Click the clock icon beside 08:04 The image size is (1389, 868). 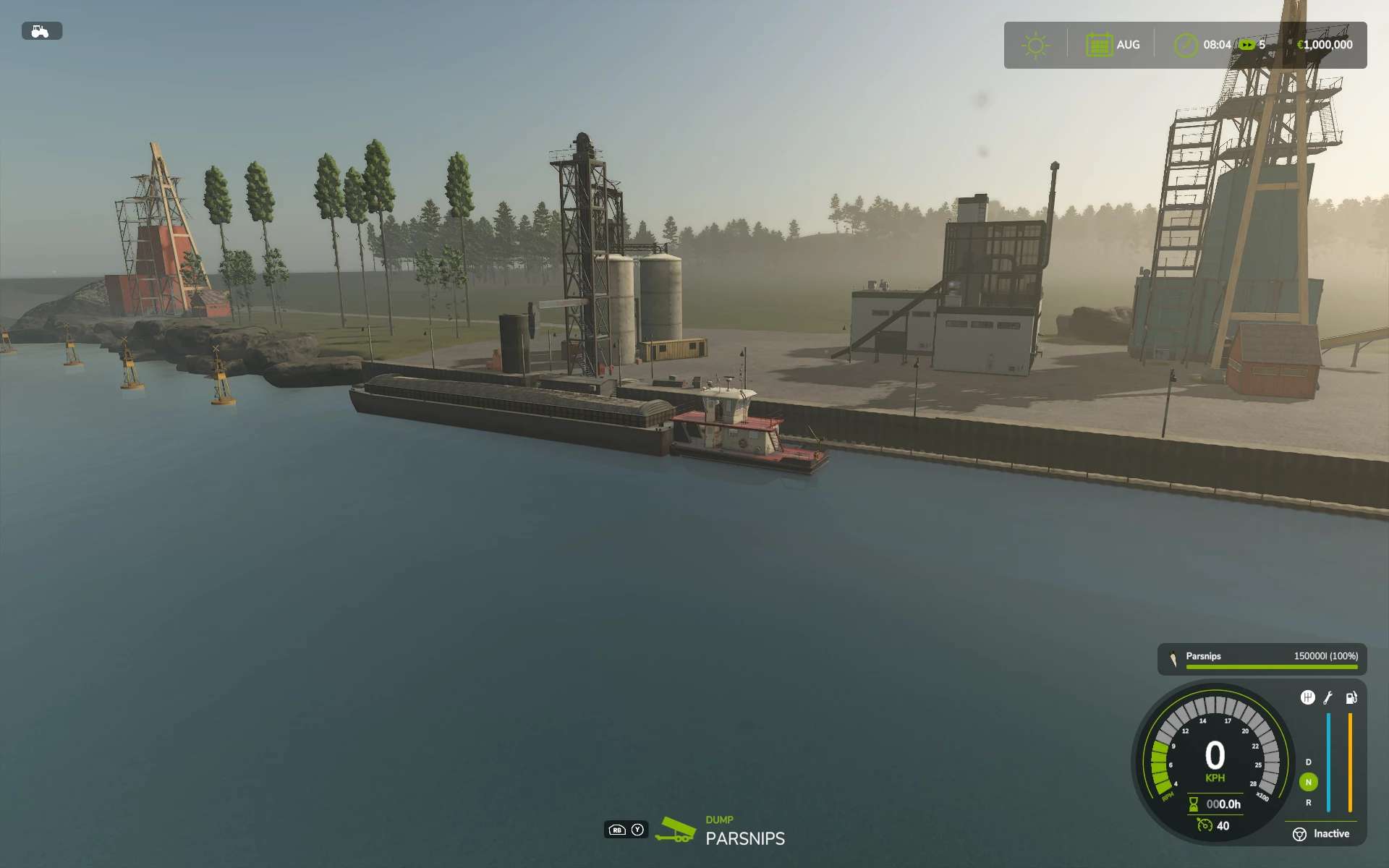(1185, 45)
